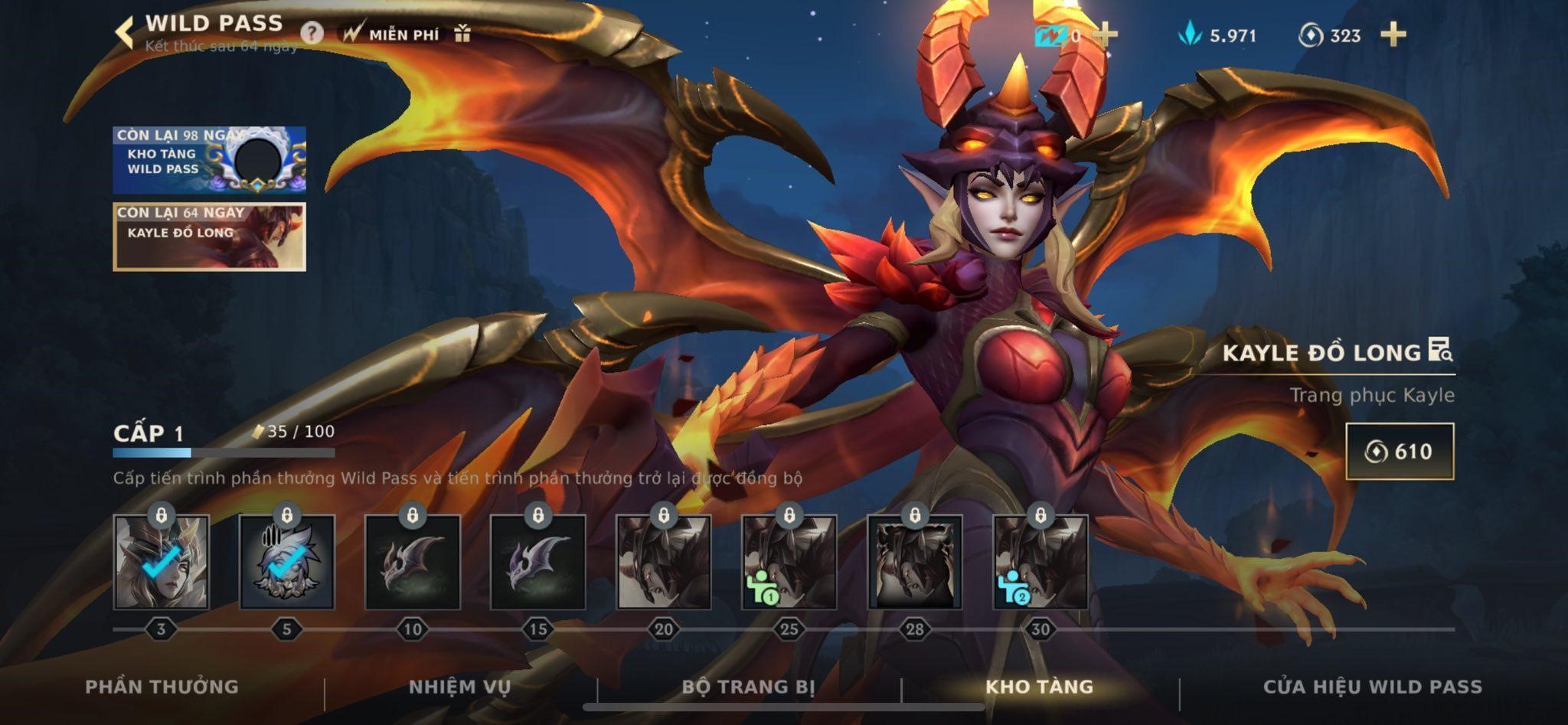Select the Kho Tàng Wild Pass banner
1568x725 pixels.
click(x=209, y=159)
